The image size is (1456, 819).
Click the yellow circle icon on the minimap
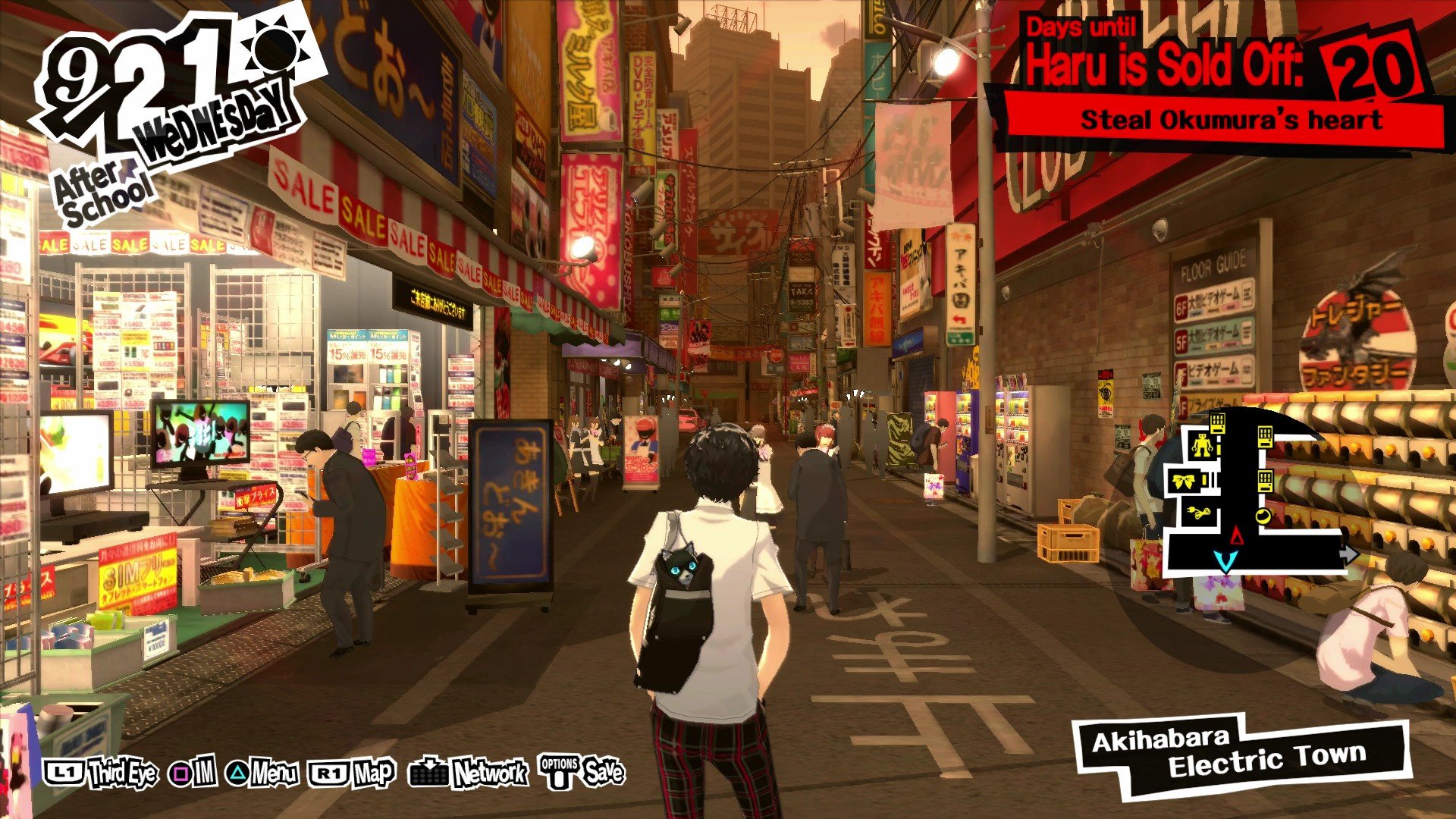point(1263,516)
